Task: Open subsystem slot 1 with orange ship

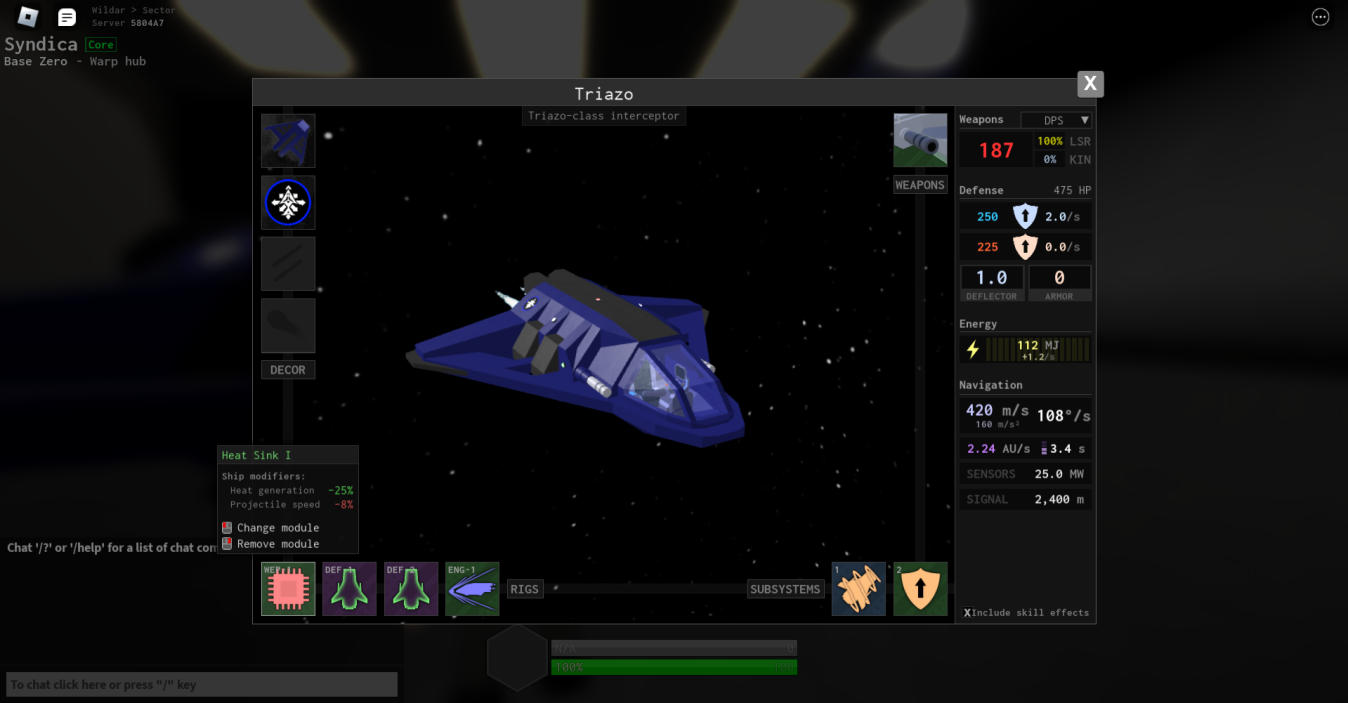Action: (859, 589)
